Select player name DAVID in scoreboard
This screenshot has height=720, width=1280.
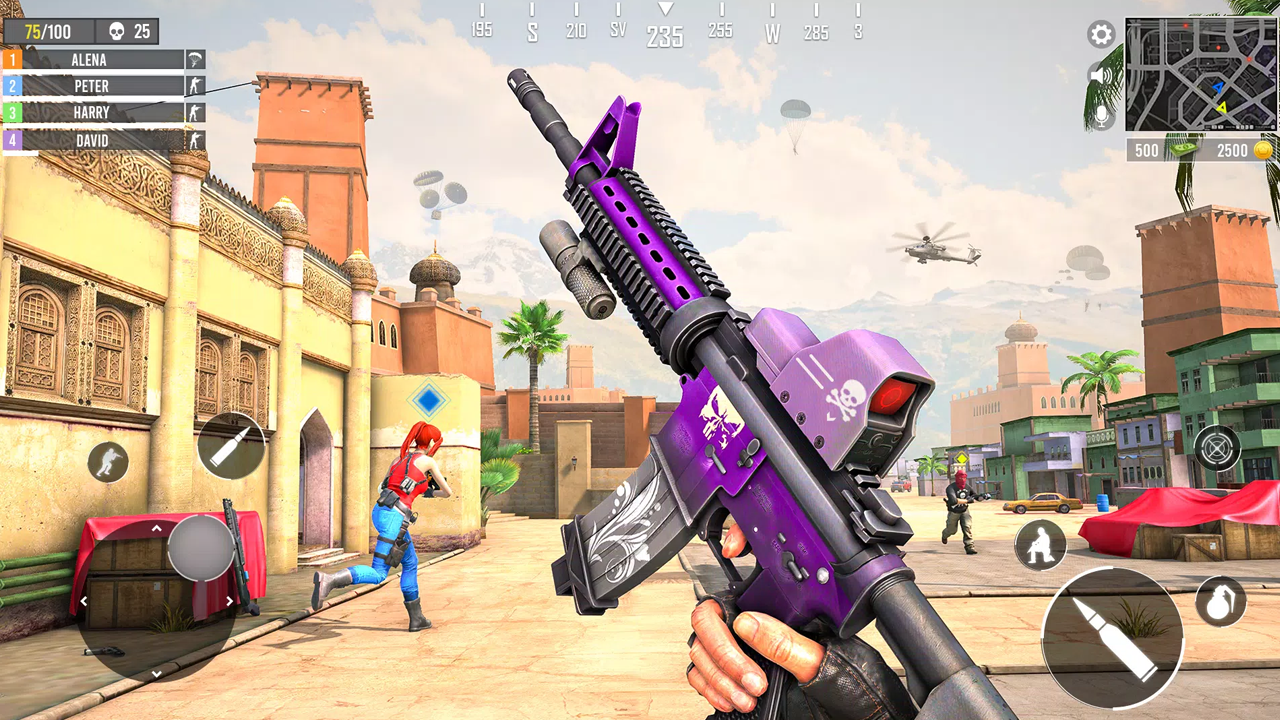(x=90, y=141)
